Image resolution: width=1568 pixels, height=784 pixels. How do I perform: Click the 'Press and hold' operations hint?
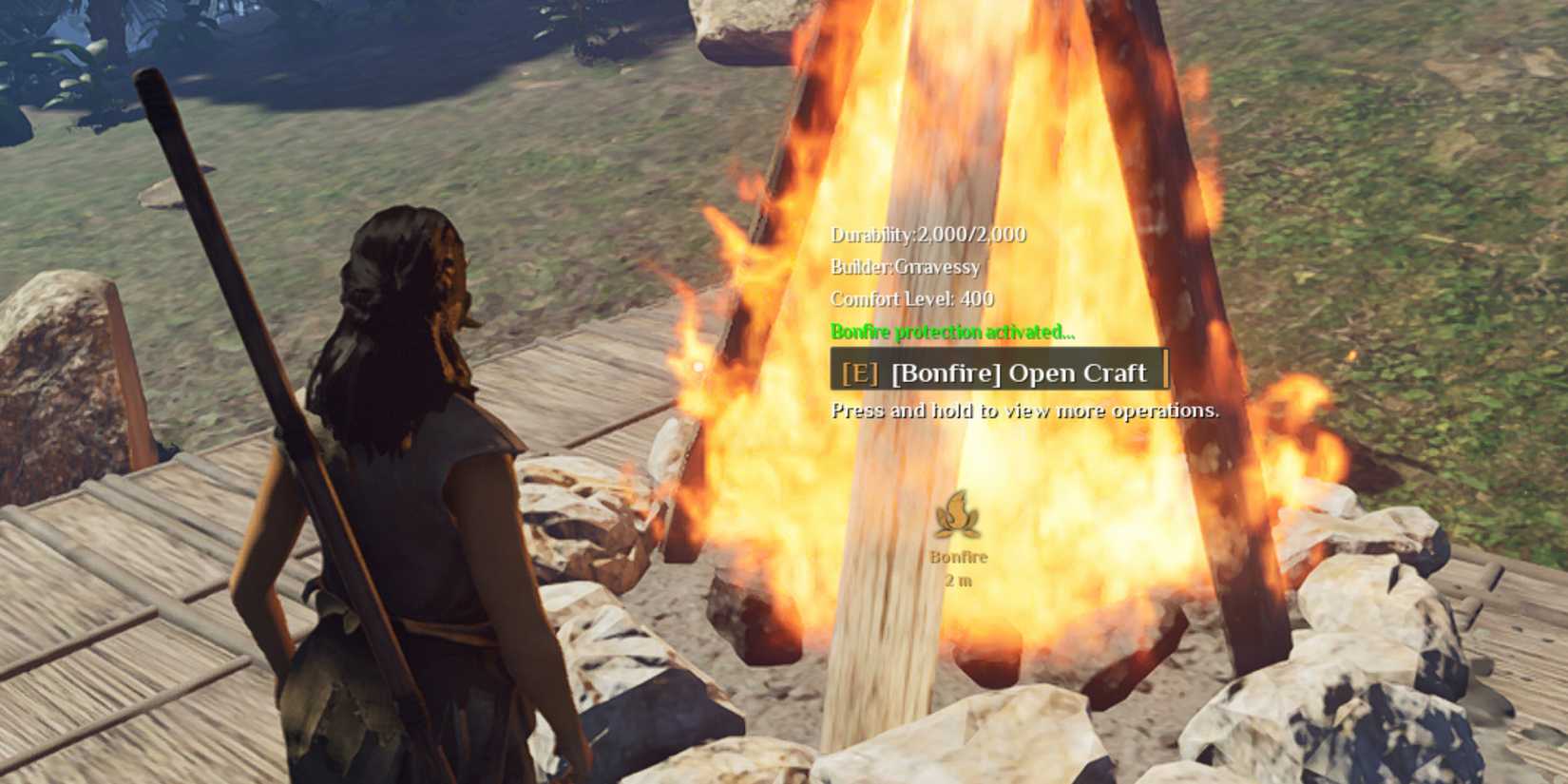point(1024,411)
